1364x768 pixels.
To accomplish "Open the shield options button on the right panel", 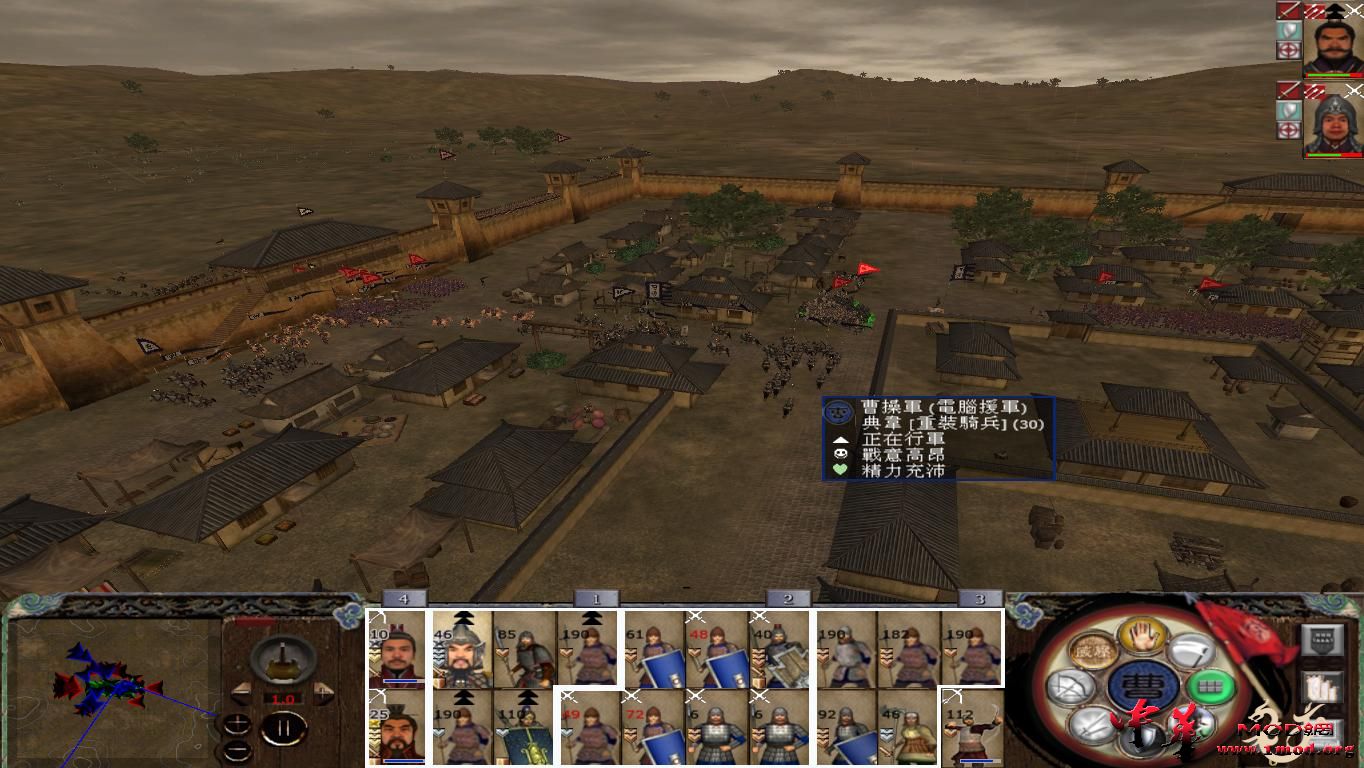I will coord(1323,637).
